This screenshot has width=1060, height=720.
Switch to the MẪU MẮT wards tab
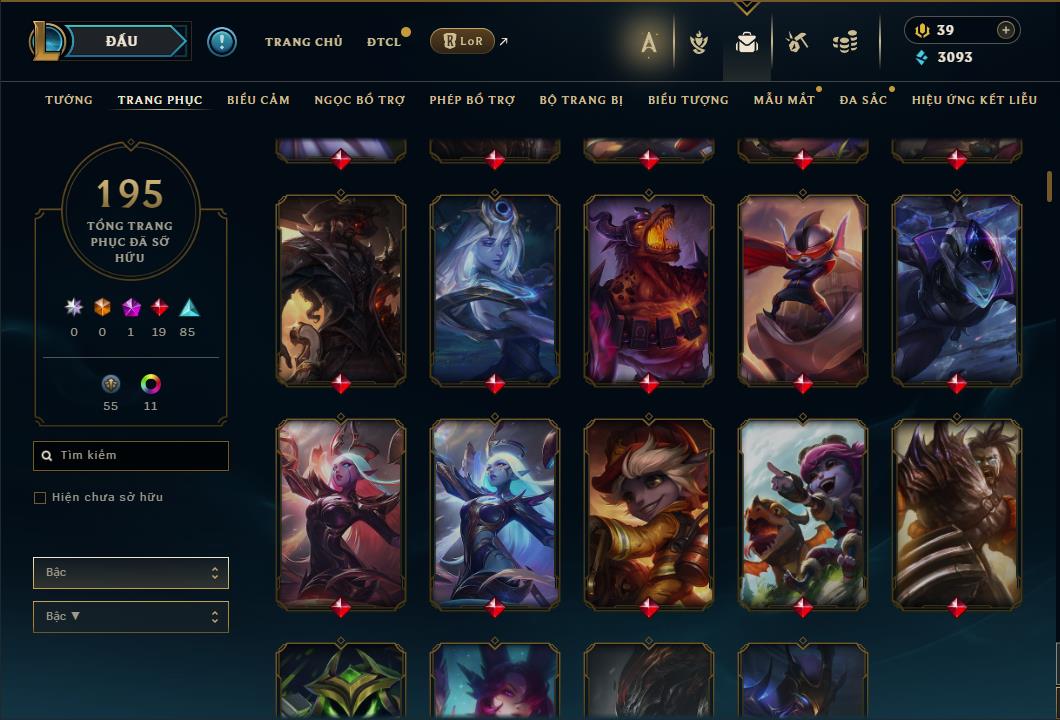pos(784,100)
